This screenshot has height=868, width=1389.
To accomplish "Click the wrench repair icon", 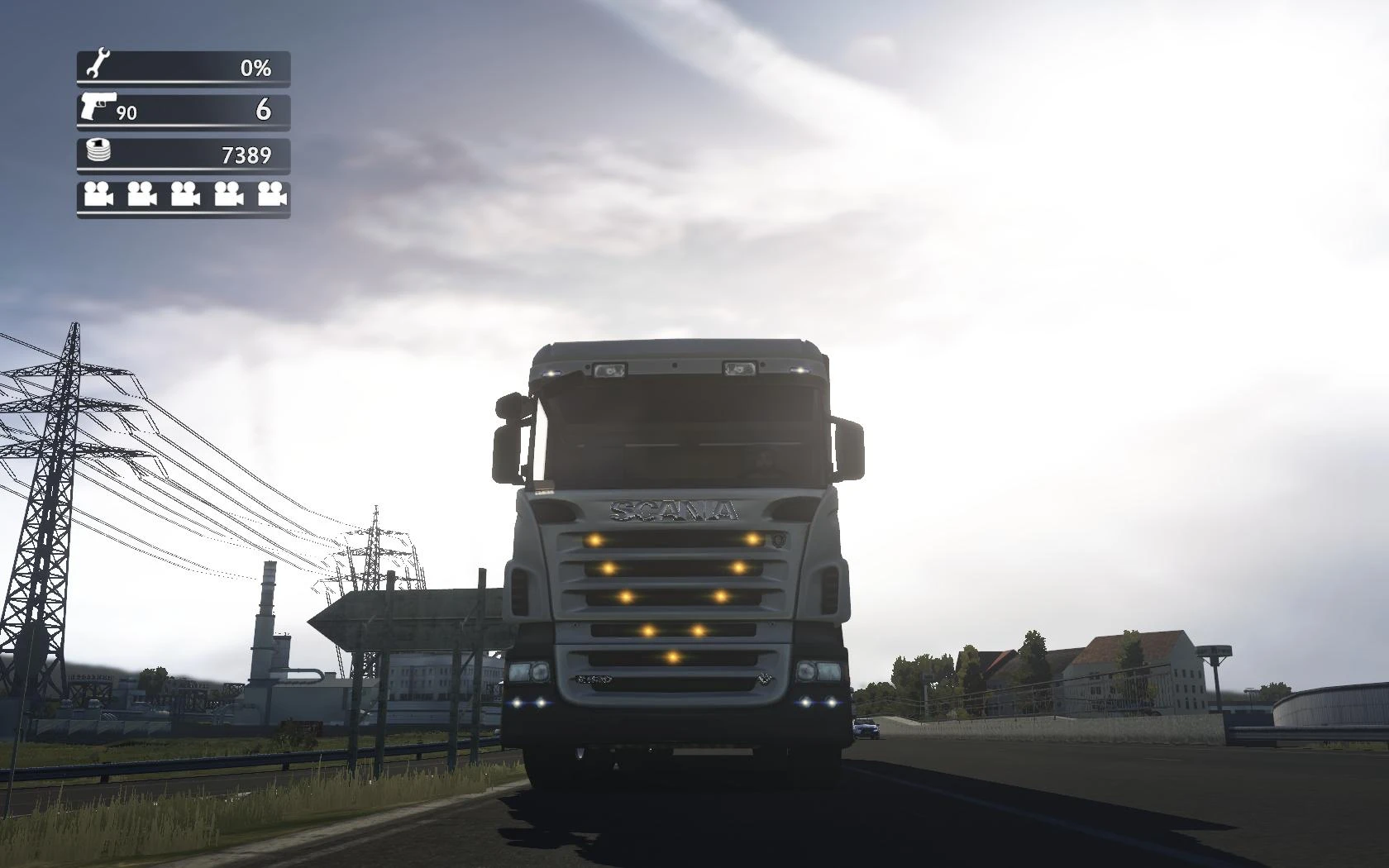I will click(x=97, y=63).
